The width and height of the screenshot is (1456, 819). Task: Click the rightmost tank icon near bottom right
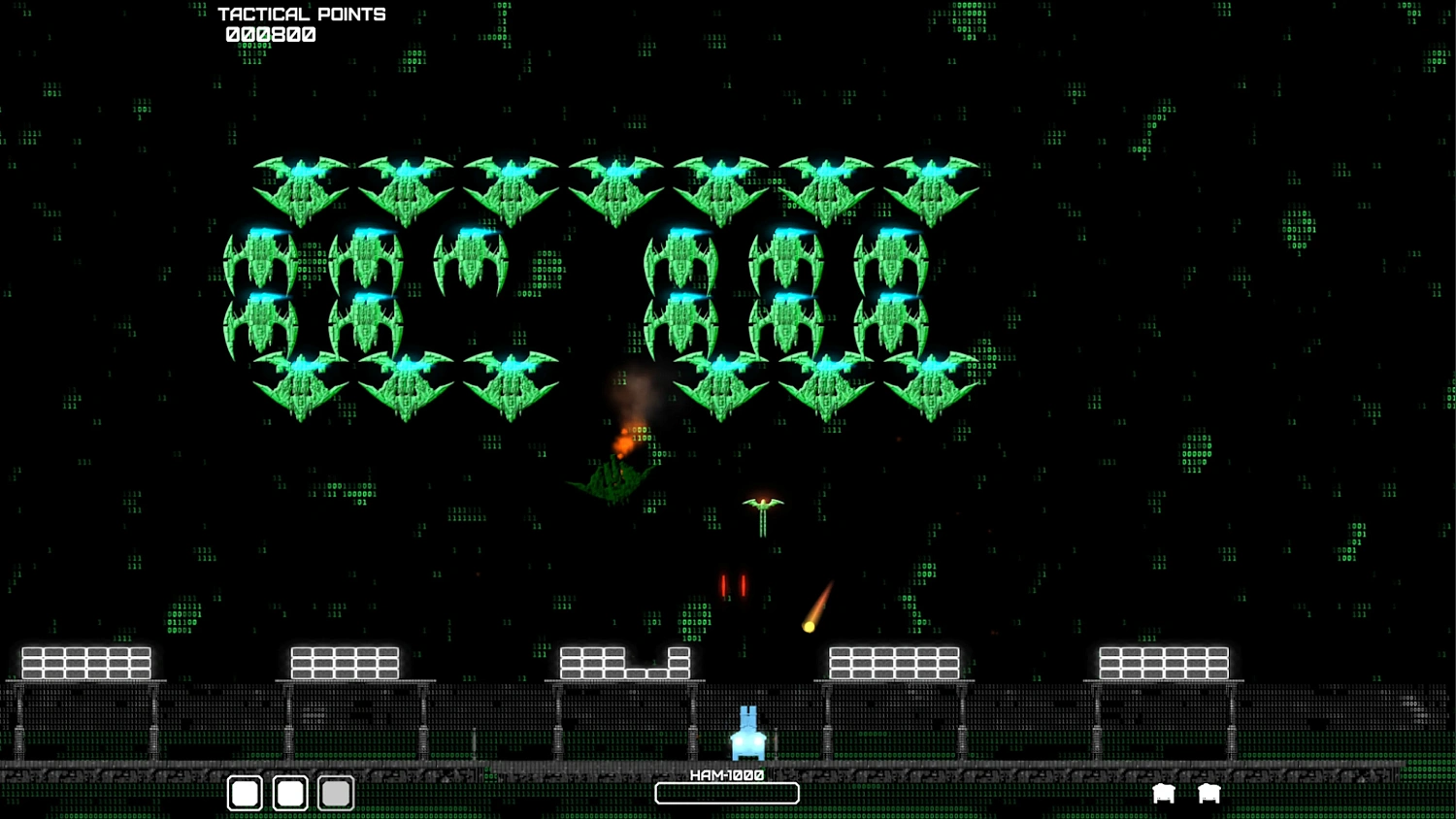click(1208, 793)
